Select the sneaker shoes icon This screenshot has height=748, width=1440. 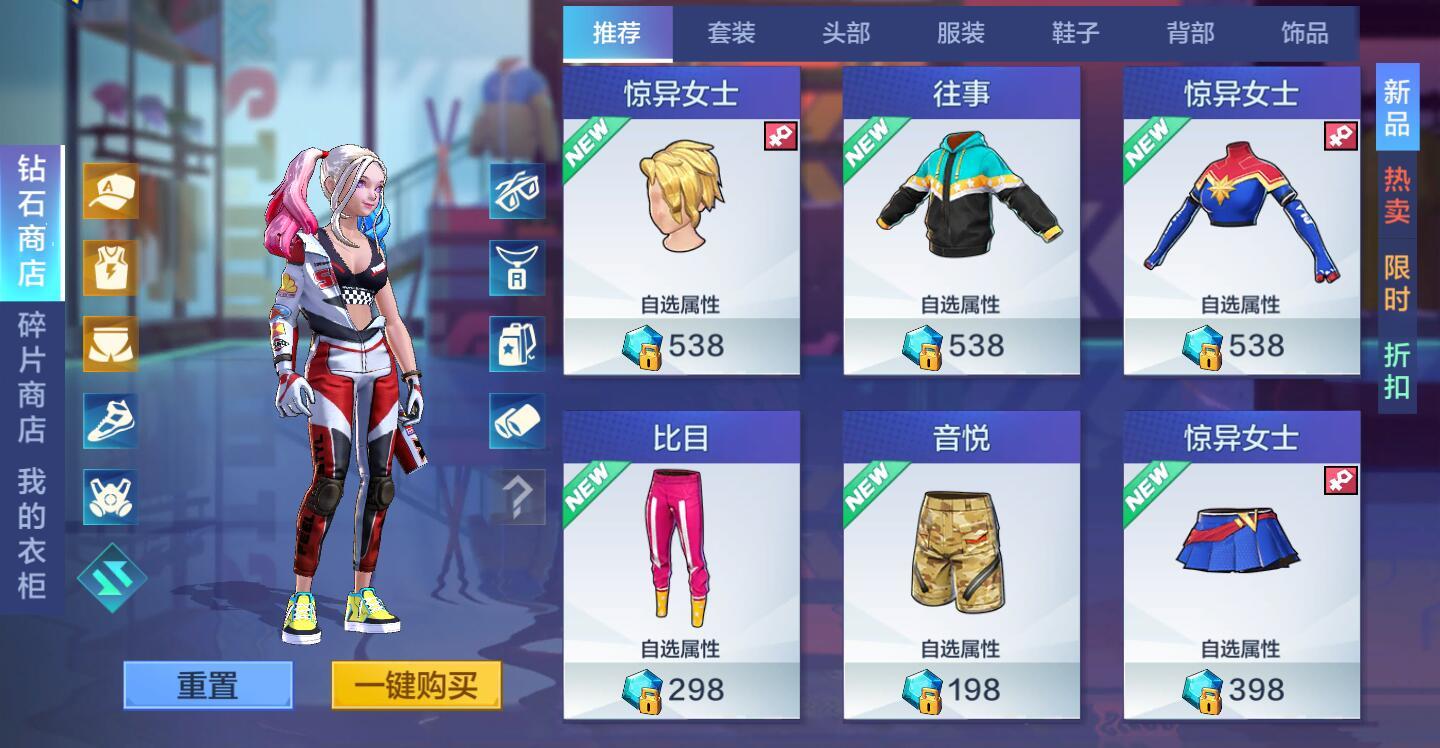109,421
